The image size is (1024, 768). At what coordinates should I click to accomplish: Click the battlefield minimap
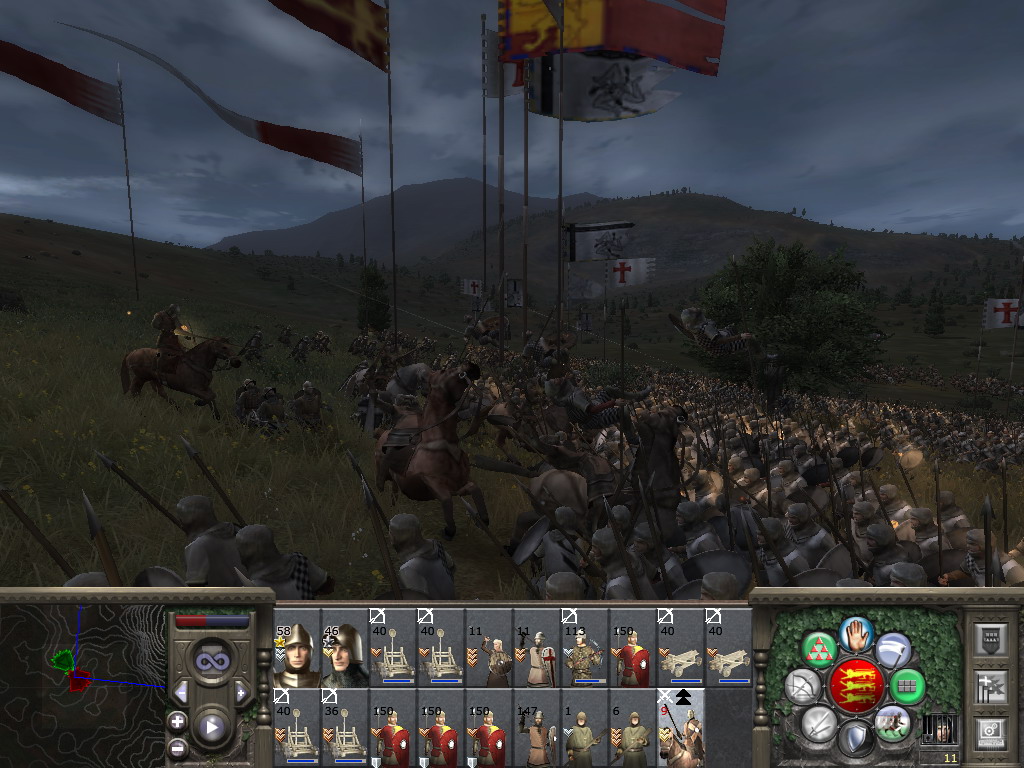pyautogui.click(x=82, y=680)
